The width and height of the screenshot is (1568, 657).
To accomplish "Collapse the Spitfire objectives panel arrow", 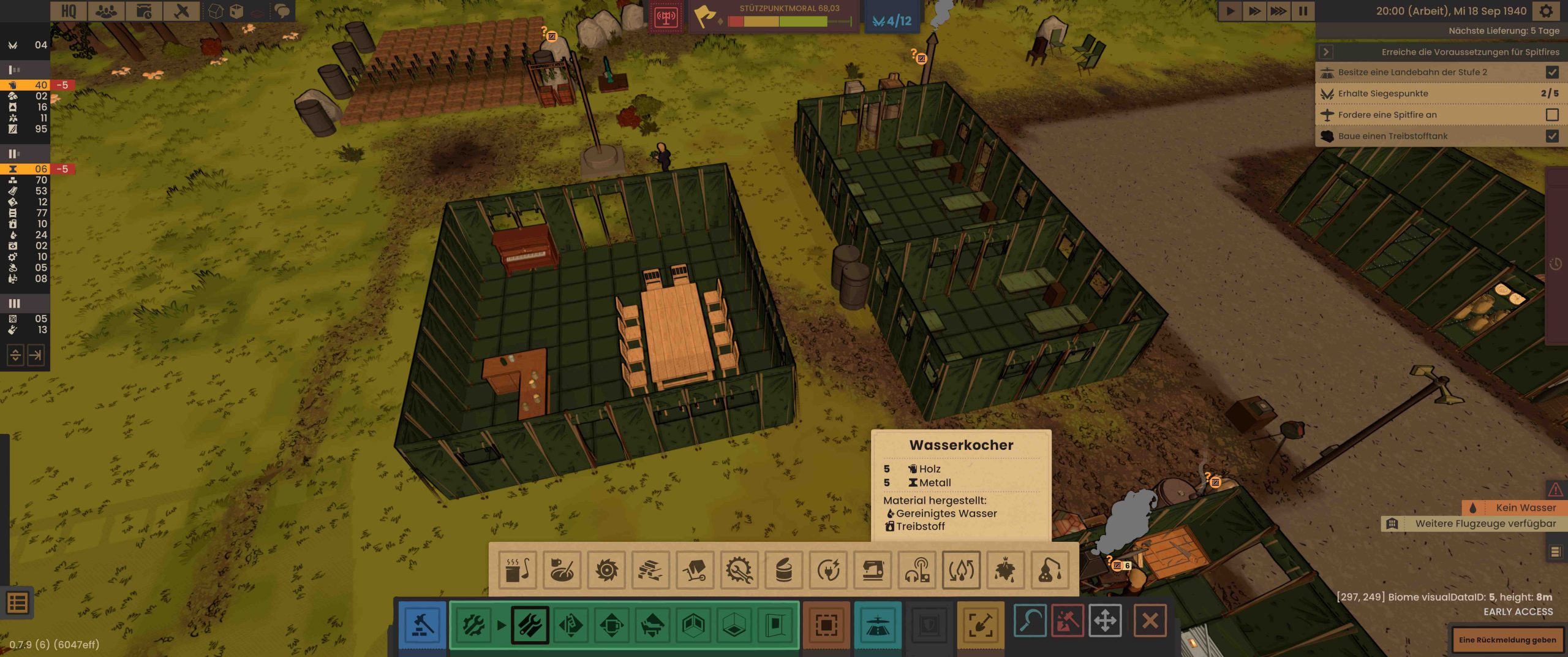I will [x=1326, y=52].
